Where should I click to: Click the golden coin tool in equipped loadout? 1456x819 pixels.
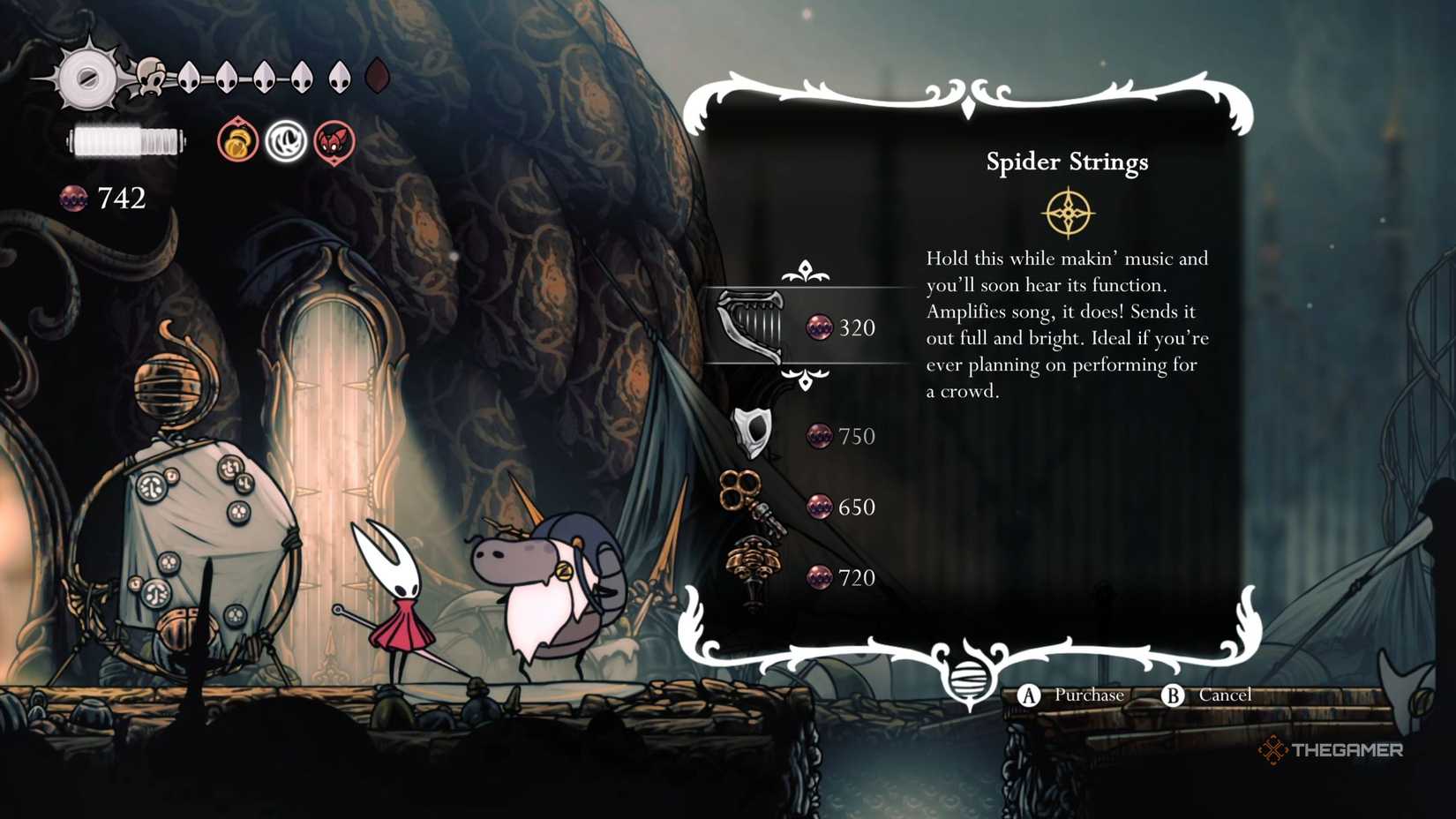(x=236, y=141)
